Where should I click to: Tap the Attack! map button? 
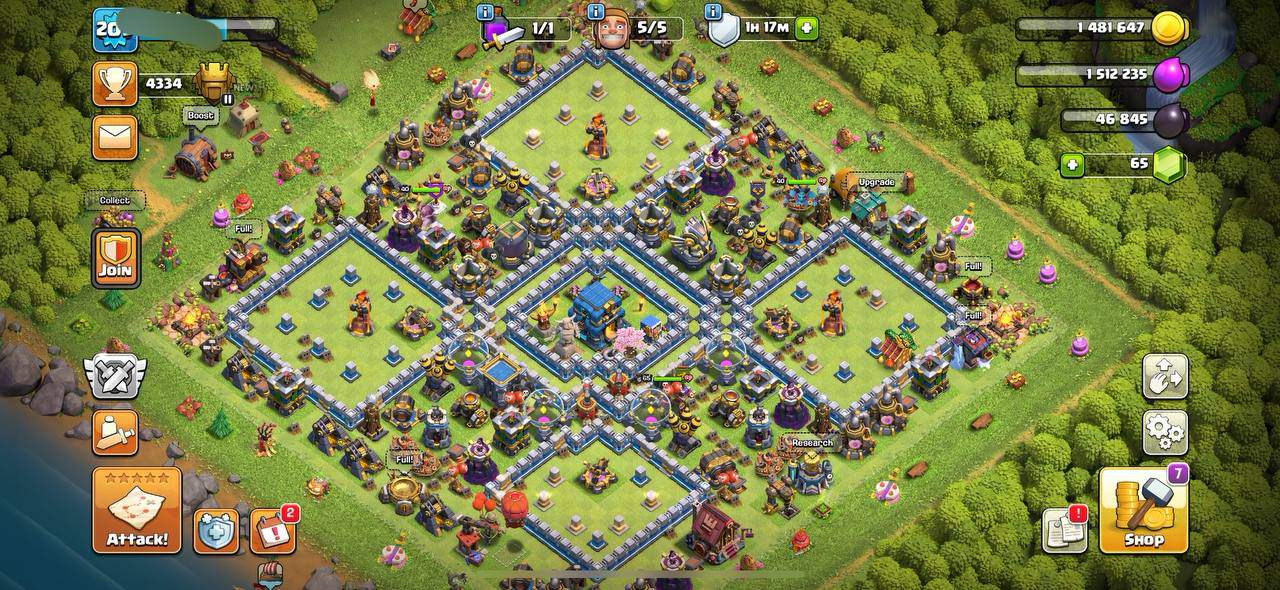point(137,510)
